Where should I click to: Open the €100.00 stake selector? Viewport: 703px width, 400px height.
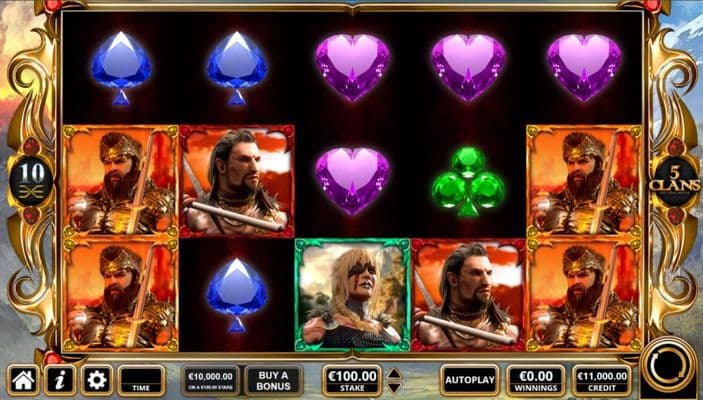click(x=352, y=380)
